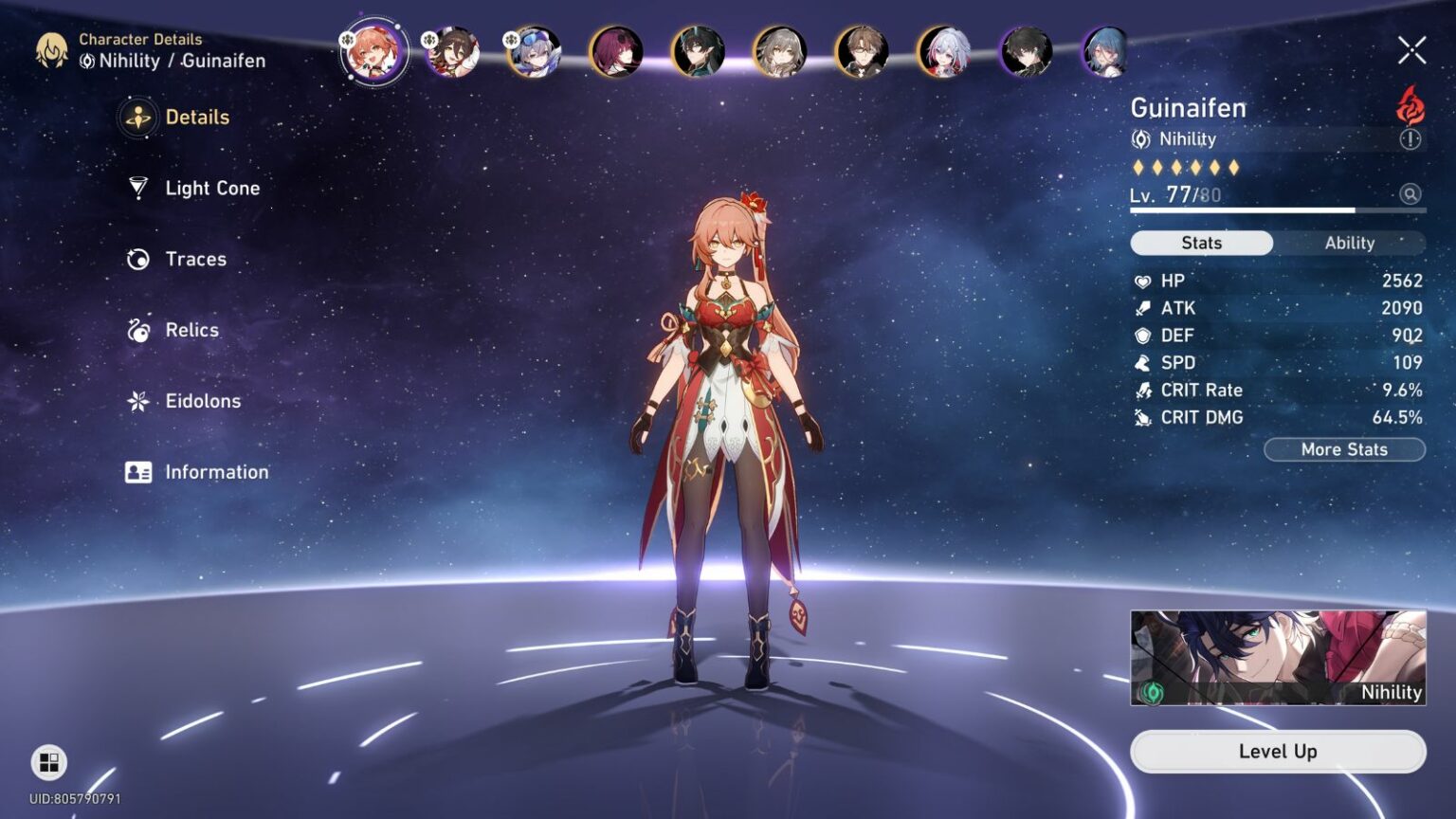Click the Nihility path icon under Guinaifen's name
The width and height of the screenshot is (1456, 819).
tap(1143, 138)
